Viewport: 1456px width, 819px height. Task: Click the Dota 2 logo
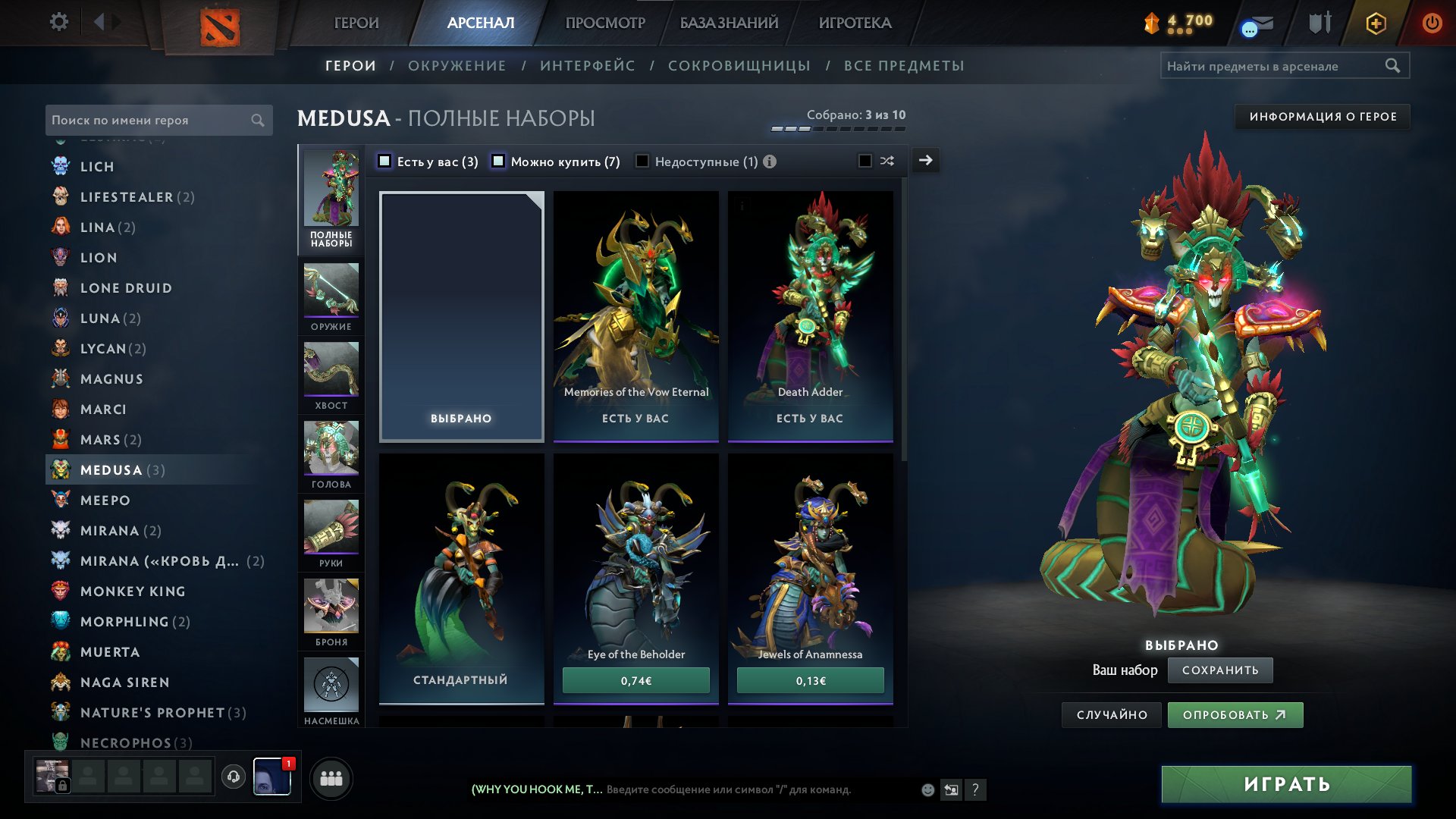220,24
